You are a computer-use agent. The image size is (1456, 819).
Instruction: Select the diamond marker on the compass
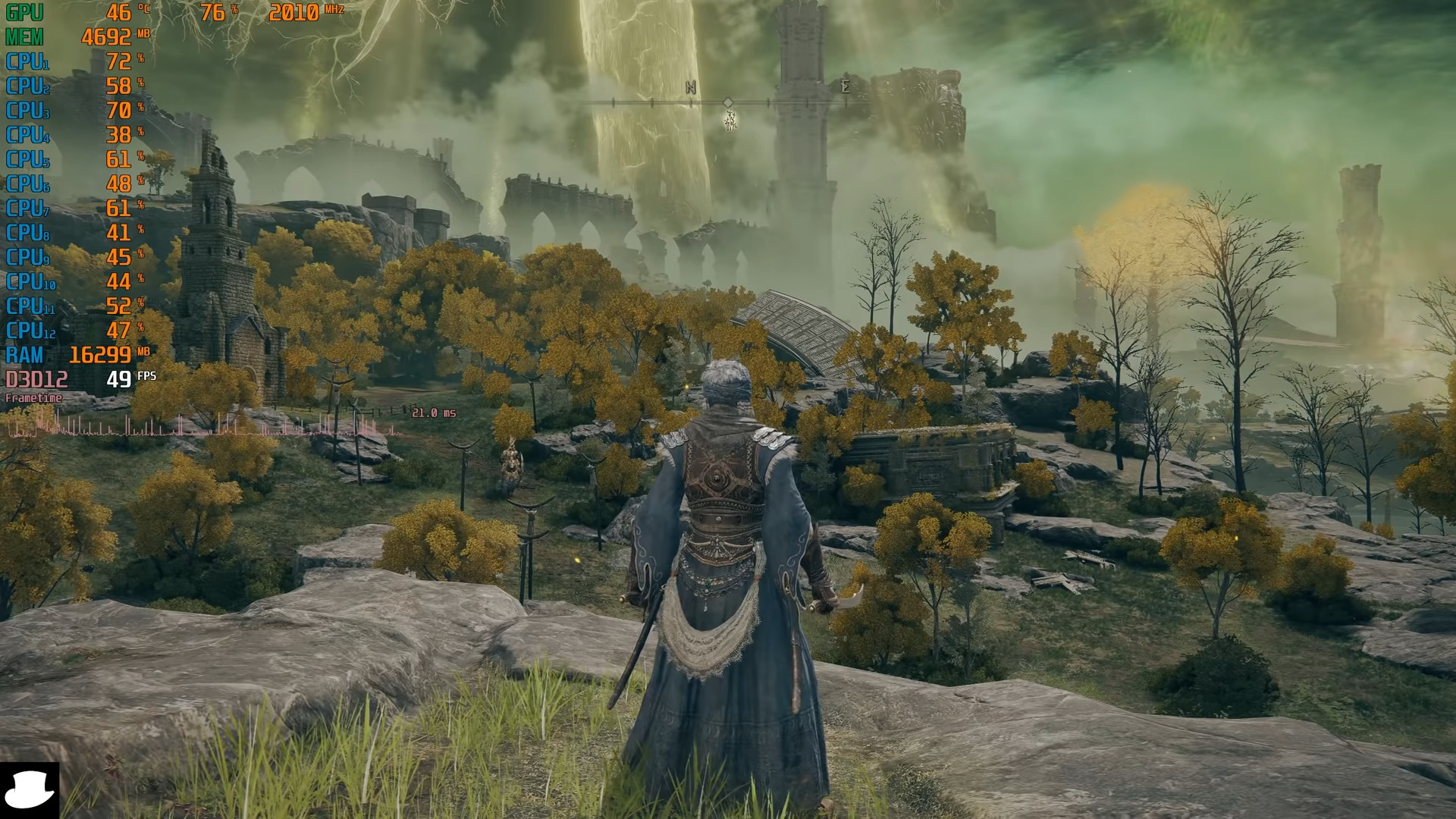tap(728, 102)
